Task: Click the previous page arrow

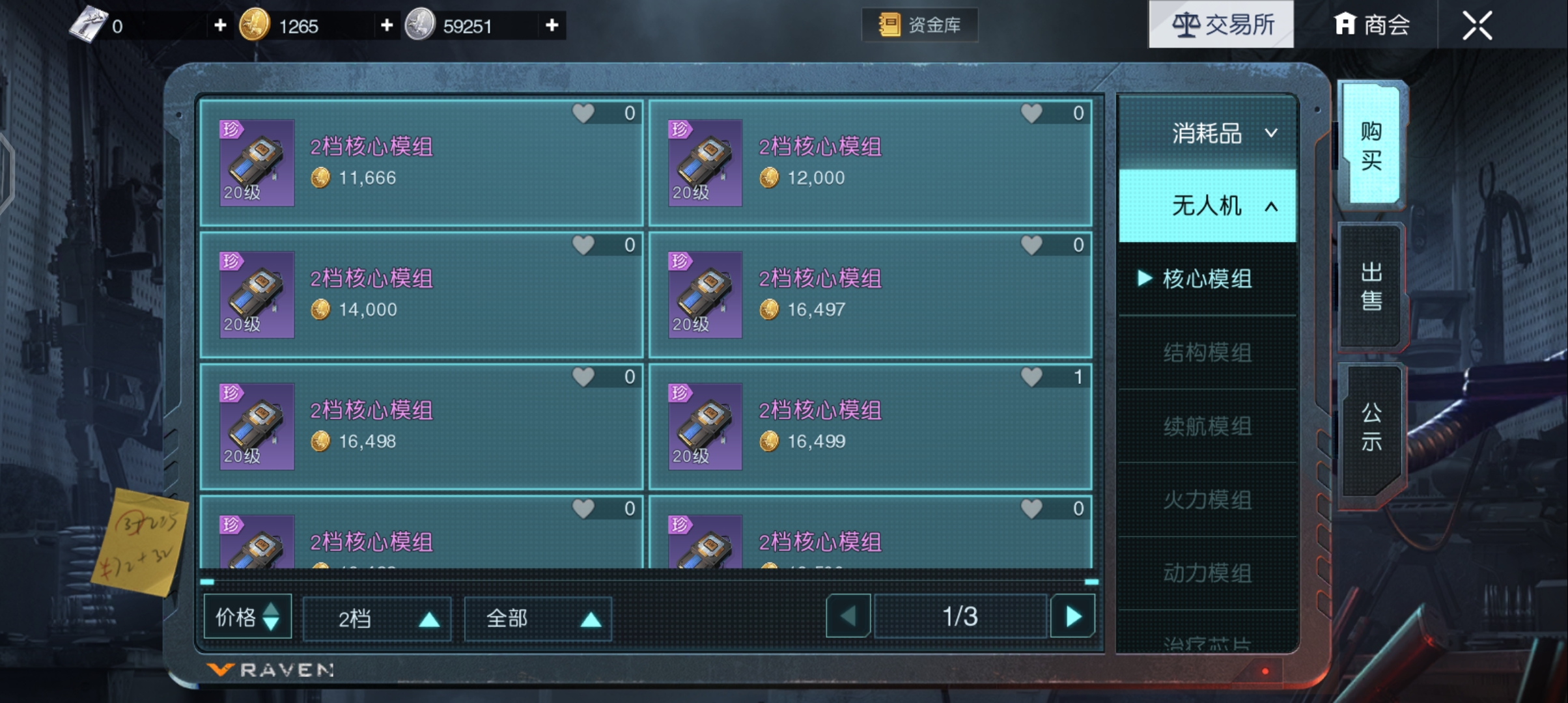Action: tap(847, 616)
